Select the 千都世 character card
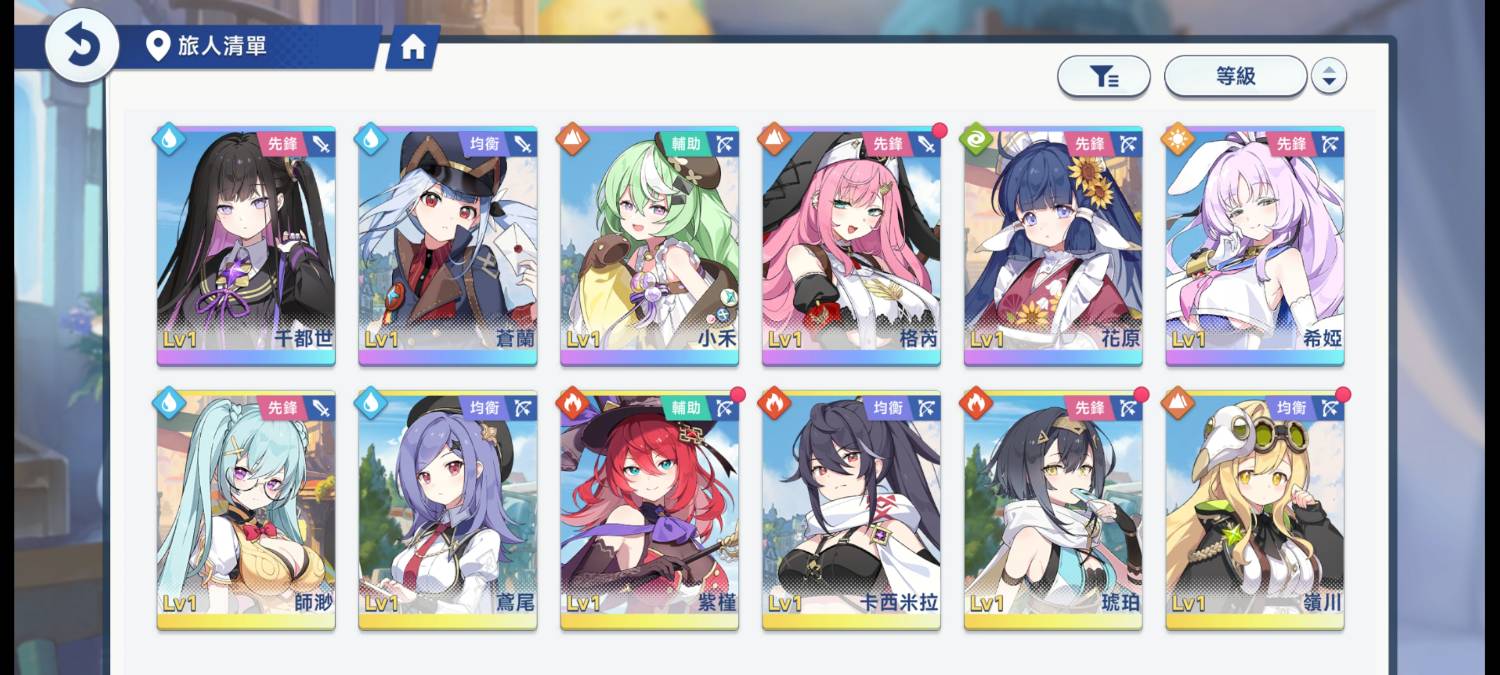Image resolution: width=1500 pixels, height=675 pixels. click(x=246, y=246)
